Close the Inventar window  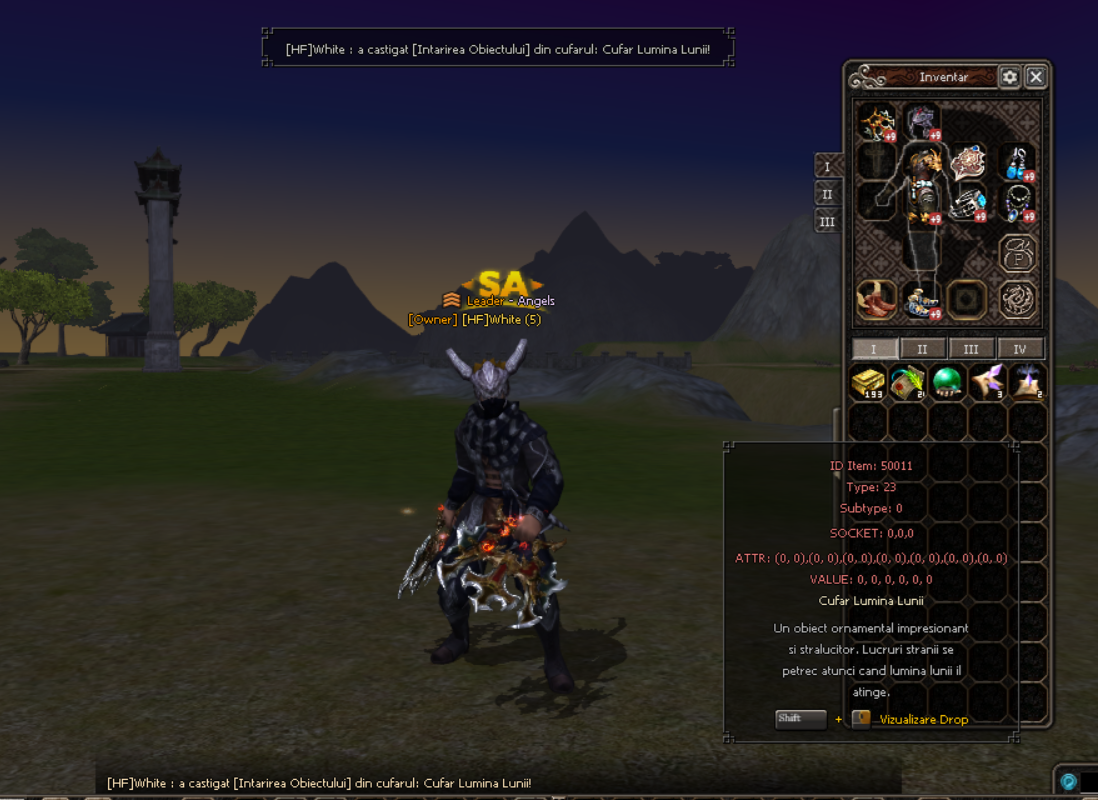pos(1036,77)
